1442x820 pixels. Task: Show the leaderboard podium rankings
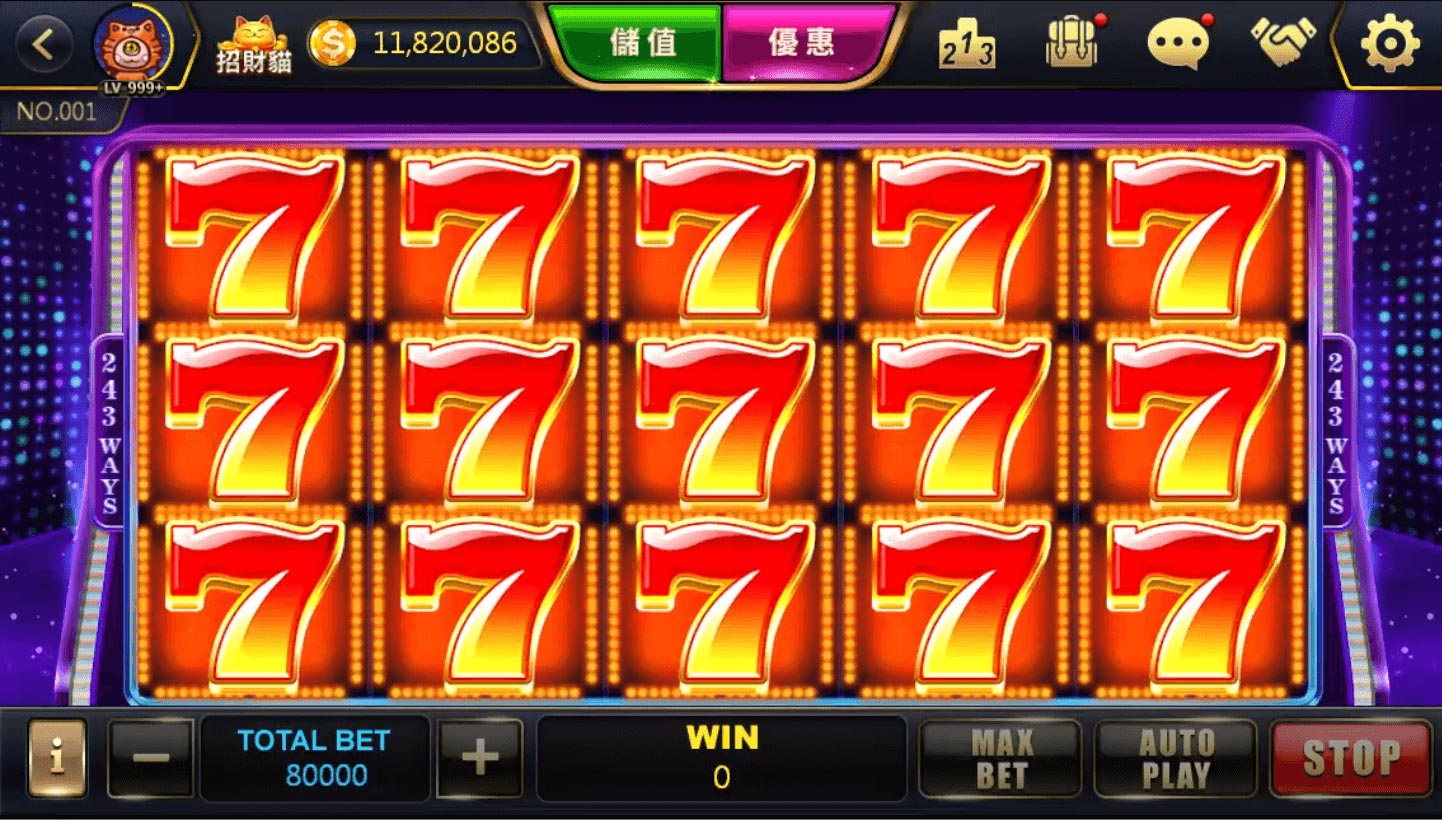(966, 45)
